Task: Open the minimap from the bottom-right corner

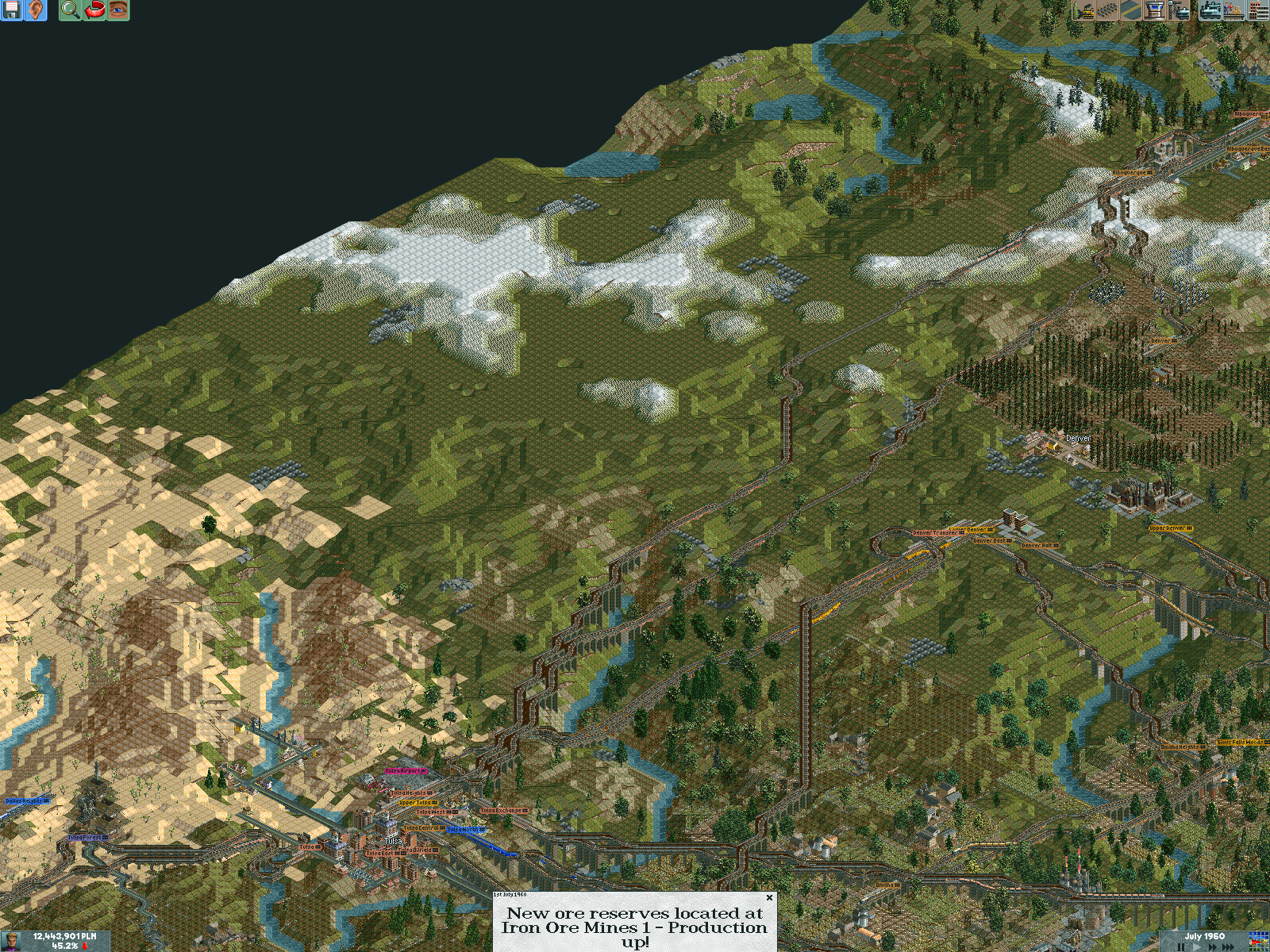Action: point(1258,942)
